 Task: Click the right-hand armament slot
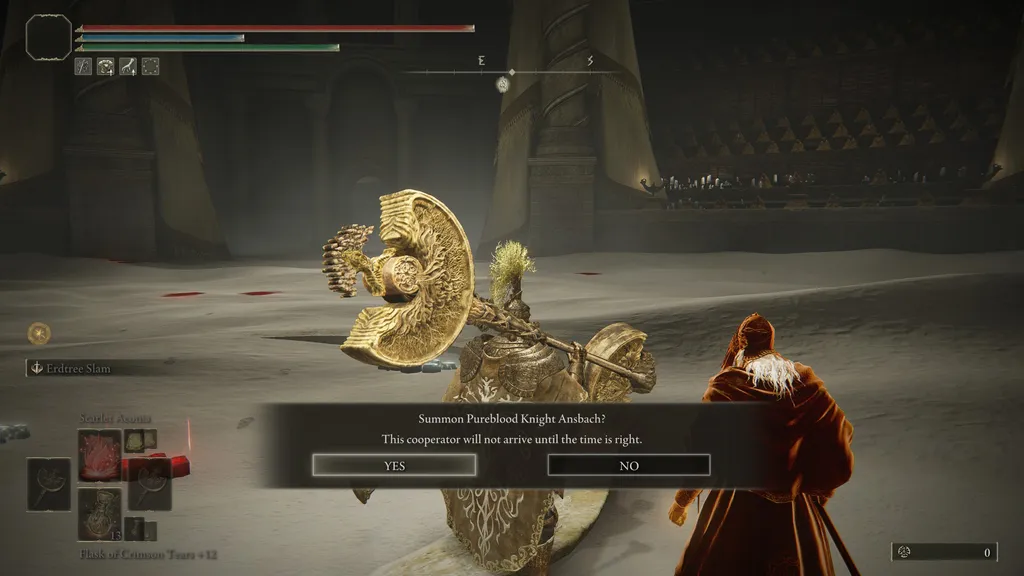[x=150, y=484]
